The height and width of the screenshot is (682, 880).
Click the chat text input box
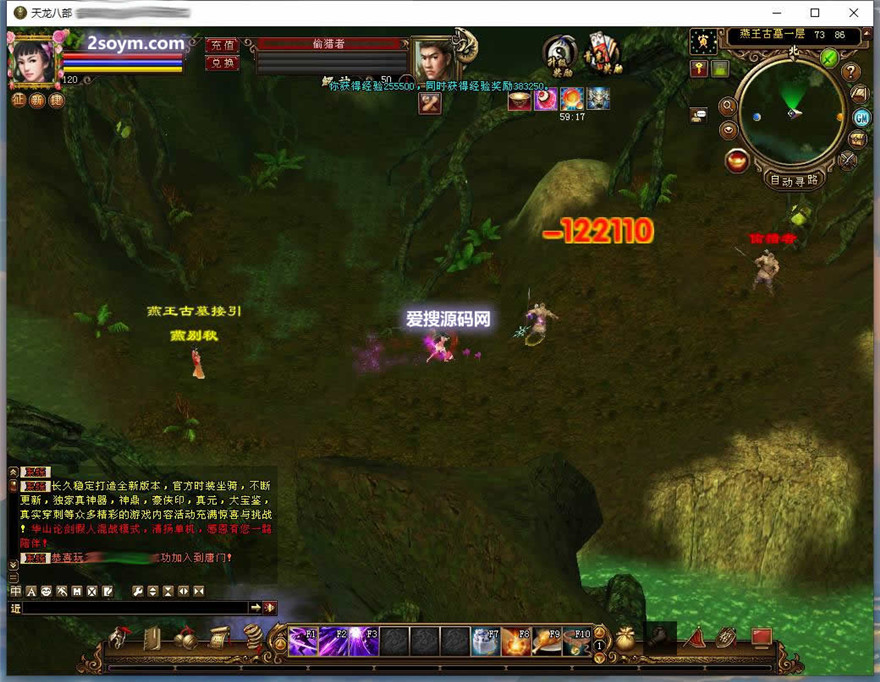pyautogui.click(x=135, y=608)
